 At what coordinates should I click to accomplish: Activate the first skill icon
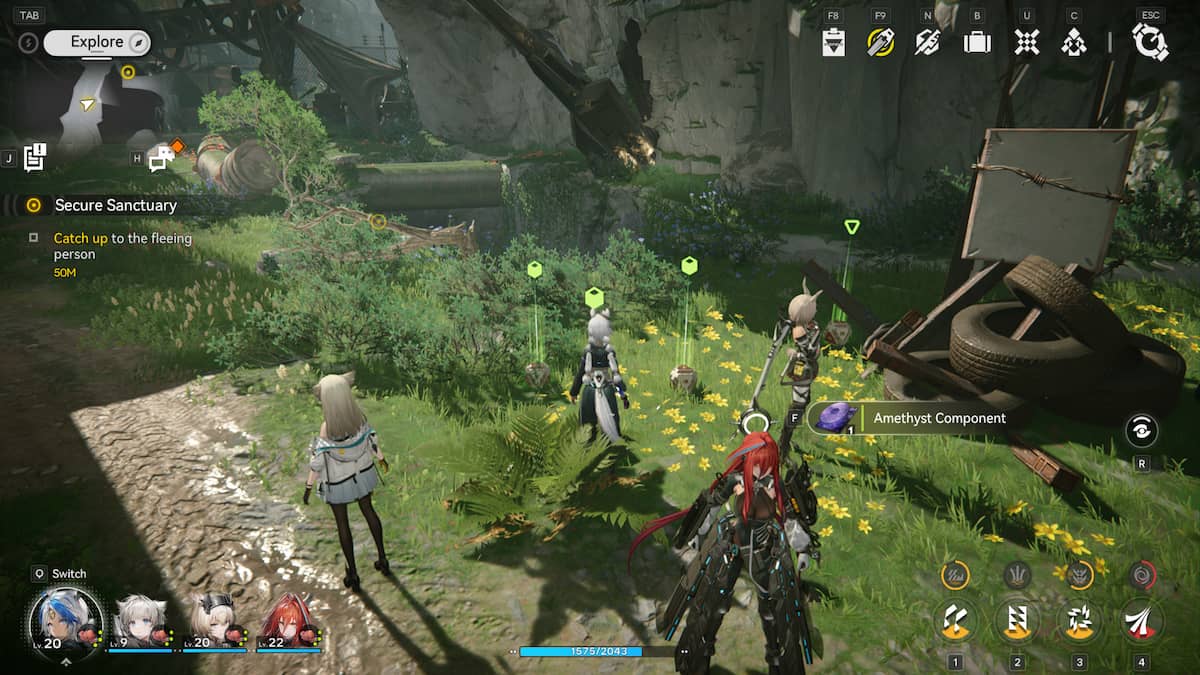pos(955,621)
